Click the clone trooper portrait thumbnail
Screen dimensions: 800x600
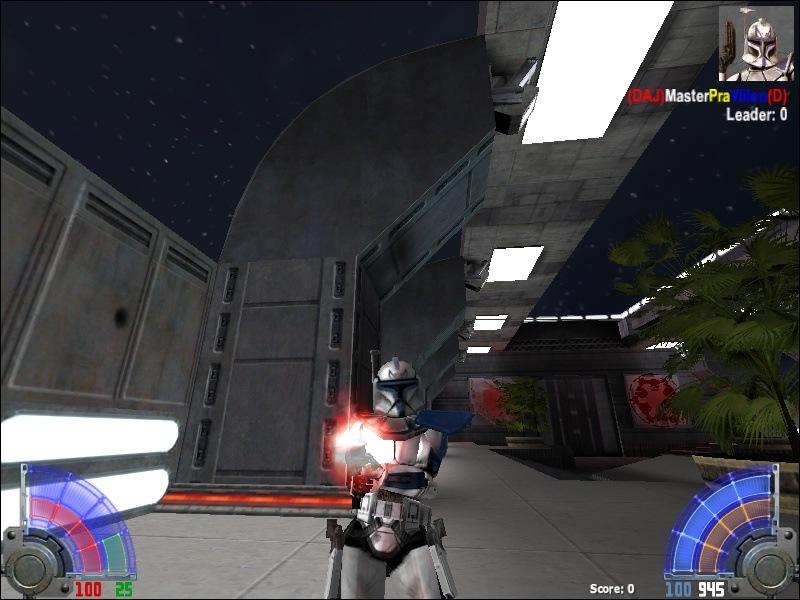pyautogui.click(x=756, y=43)
